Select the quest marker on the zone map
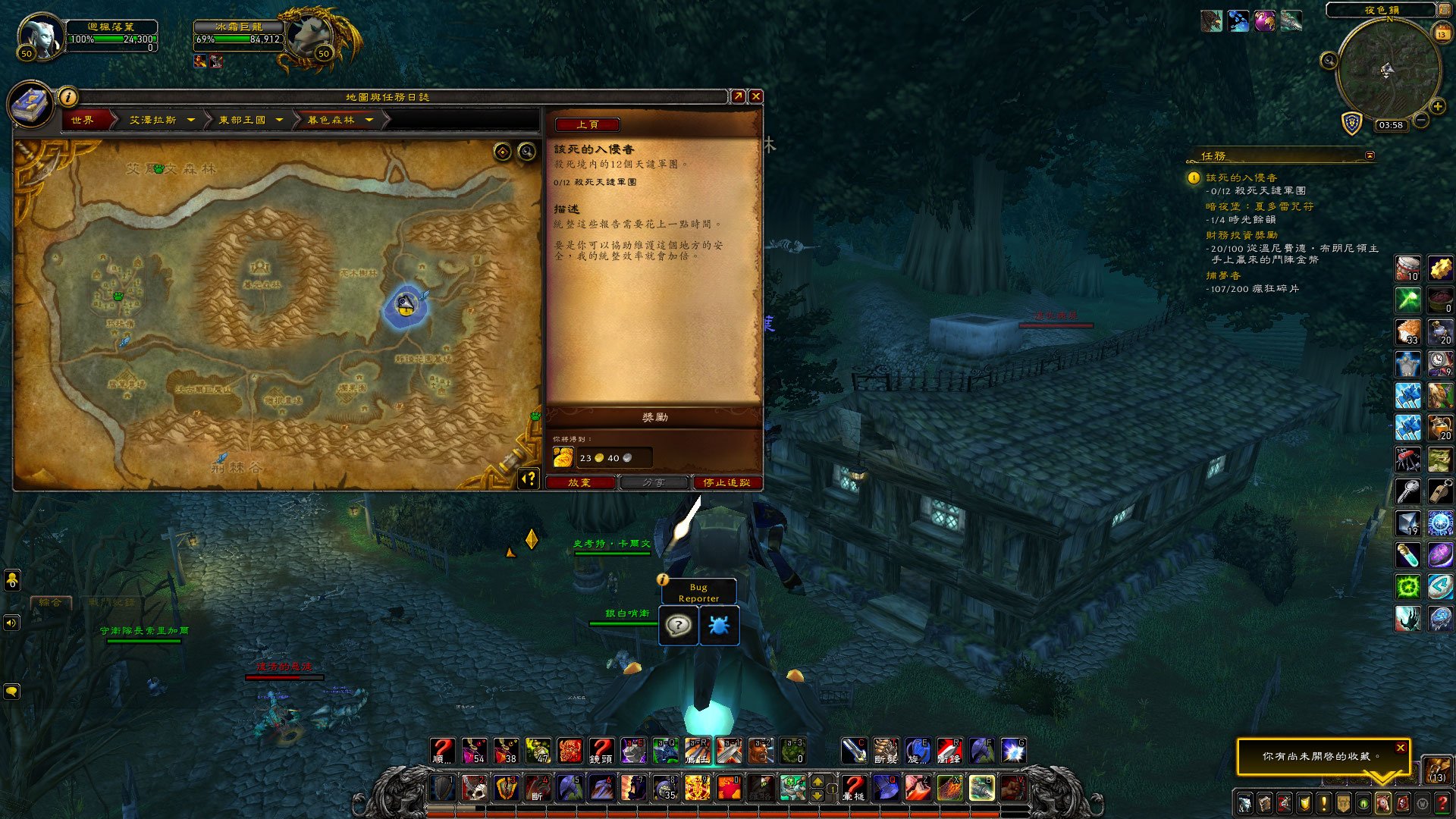The image size is (1456, 819). coord(406,305)
